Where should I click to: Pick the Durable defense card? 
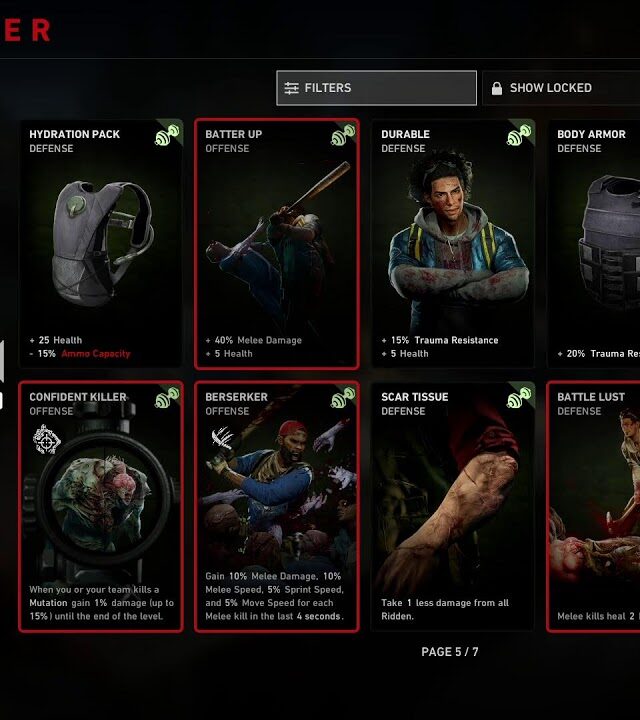(453, 245)
